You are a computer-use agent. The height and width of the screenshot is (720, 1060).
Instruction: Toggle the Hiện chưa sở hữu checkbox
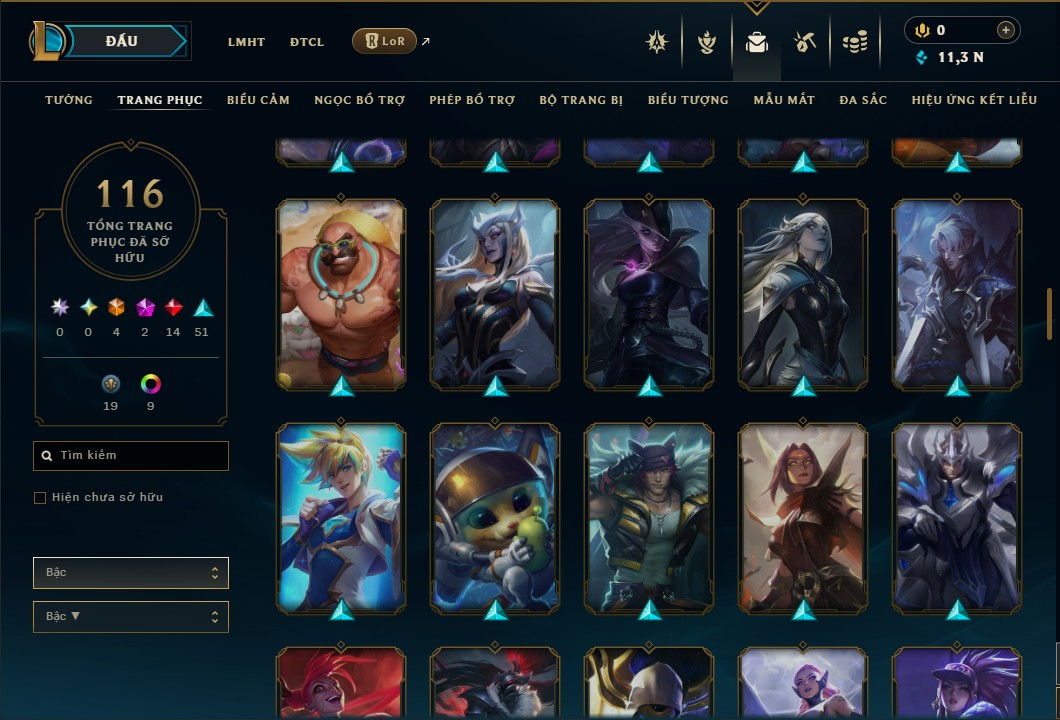40,498
